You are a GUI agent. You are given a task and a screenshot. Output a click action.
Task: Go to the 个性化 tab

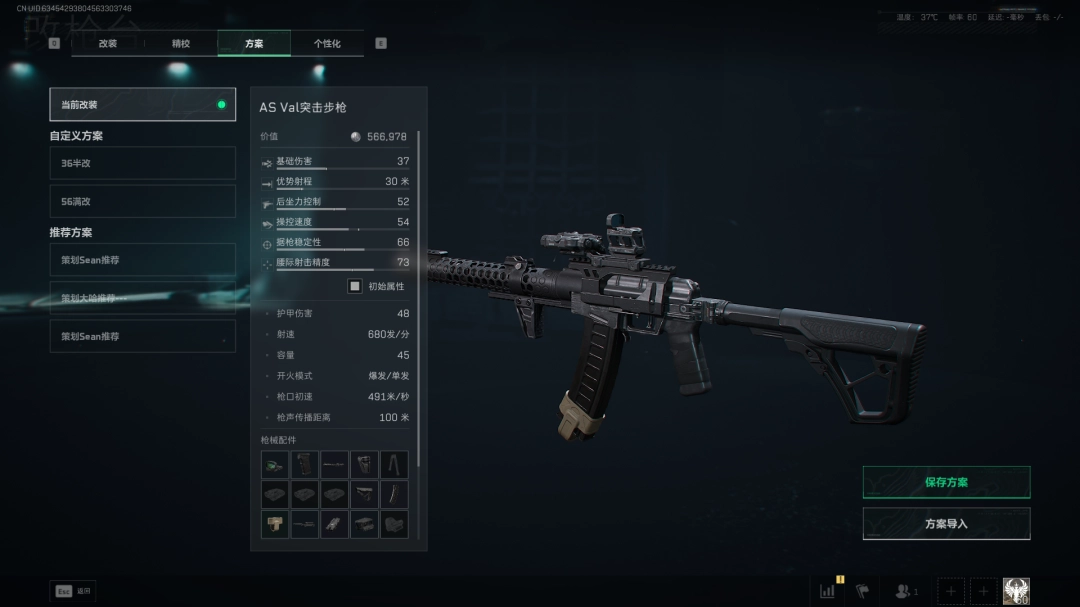[x=327, y=43]
